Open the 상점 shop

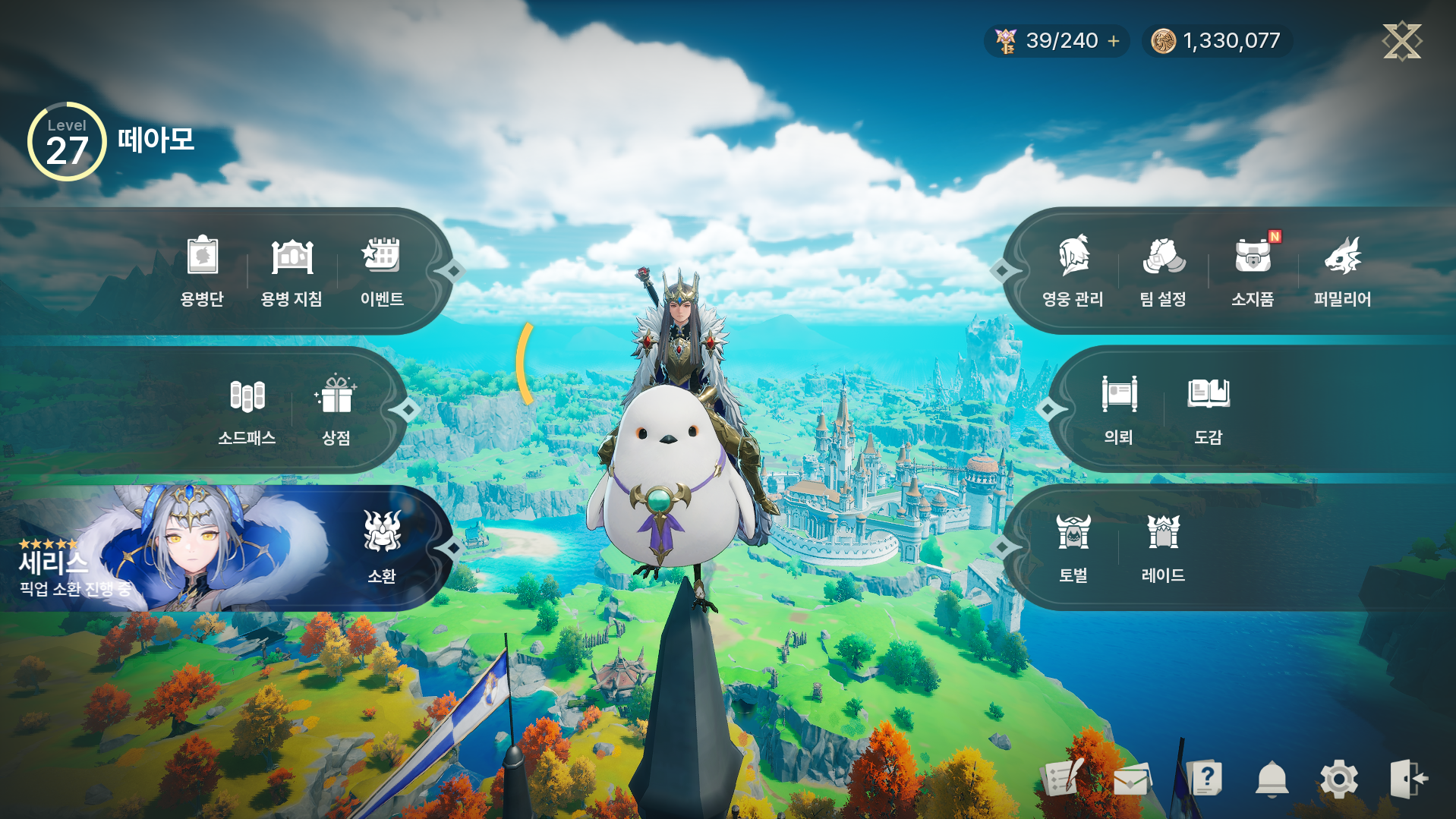click(336, 410)
